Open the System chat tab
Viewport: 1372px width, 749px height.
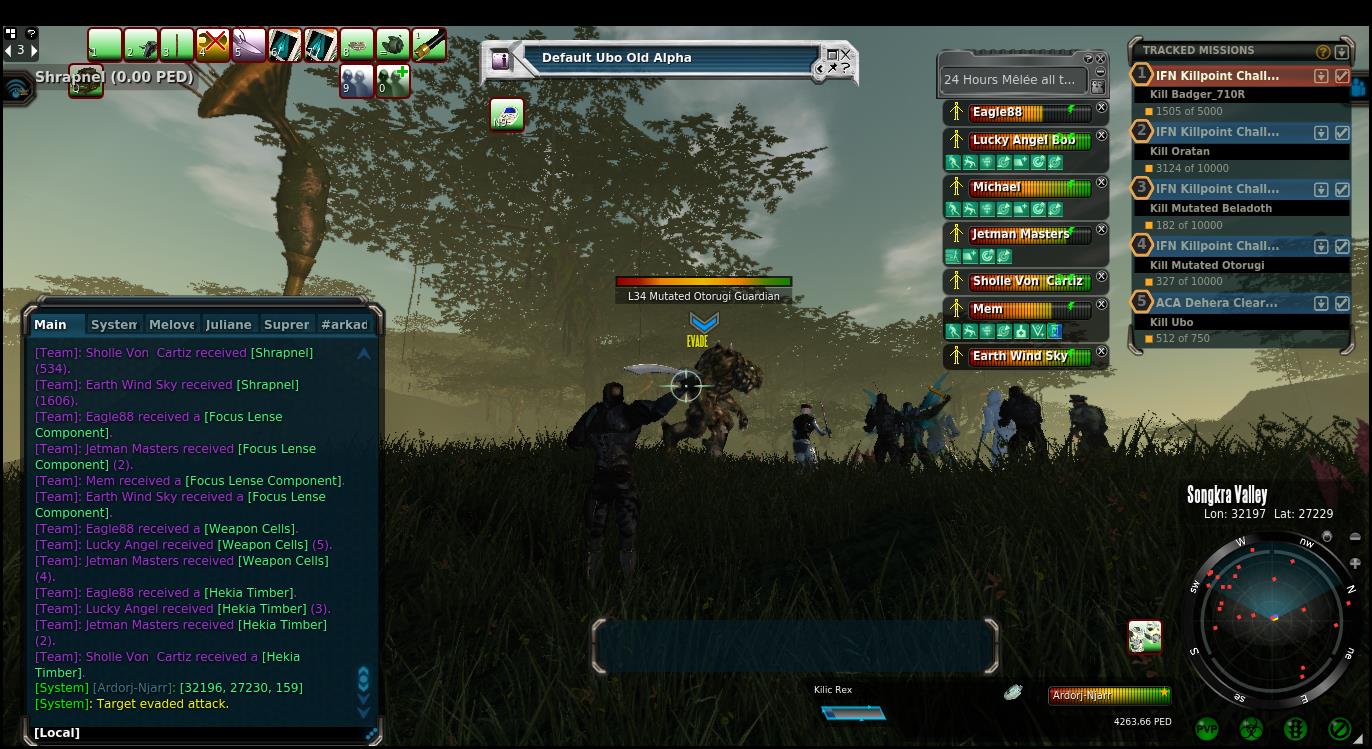[x=113, y=324]
